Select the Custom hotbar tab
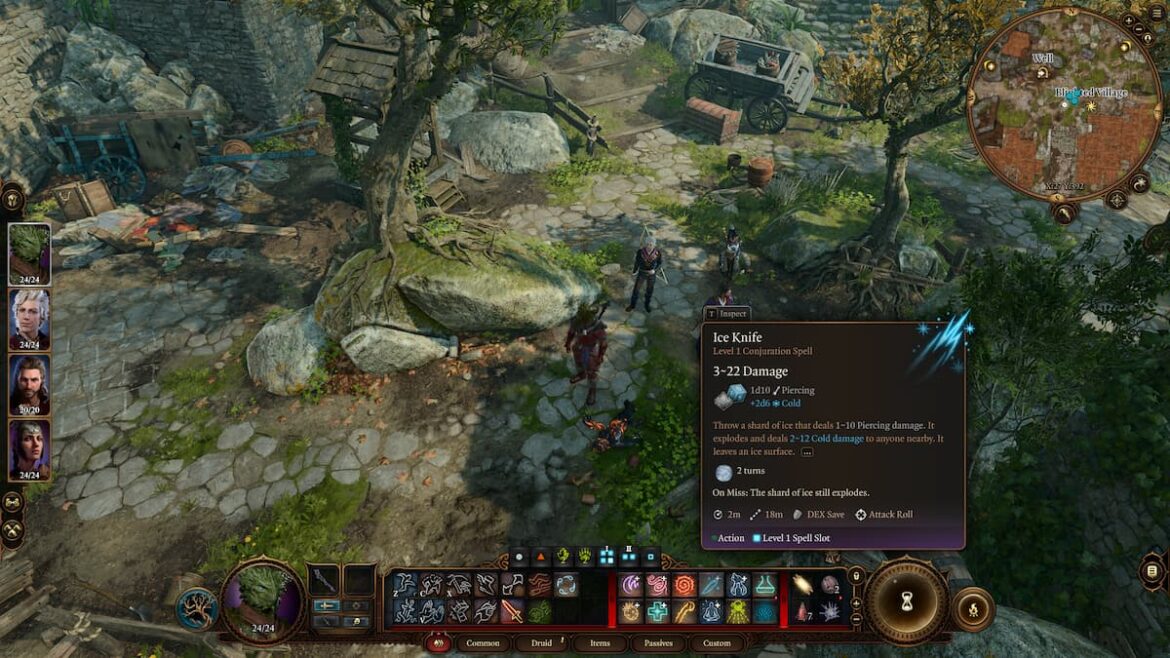 pos(716,643)
